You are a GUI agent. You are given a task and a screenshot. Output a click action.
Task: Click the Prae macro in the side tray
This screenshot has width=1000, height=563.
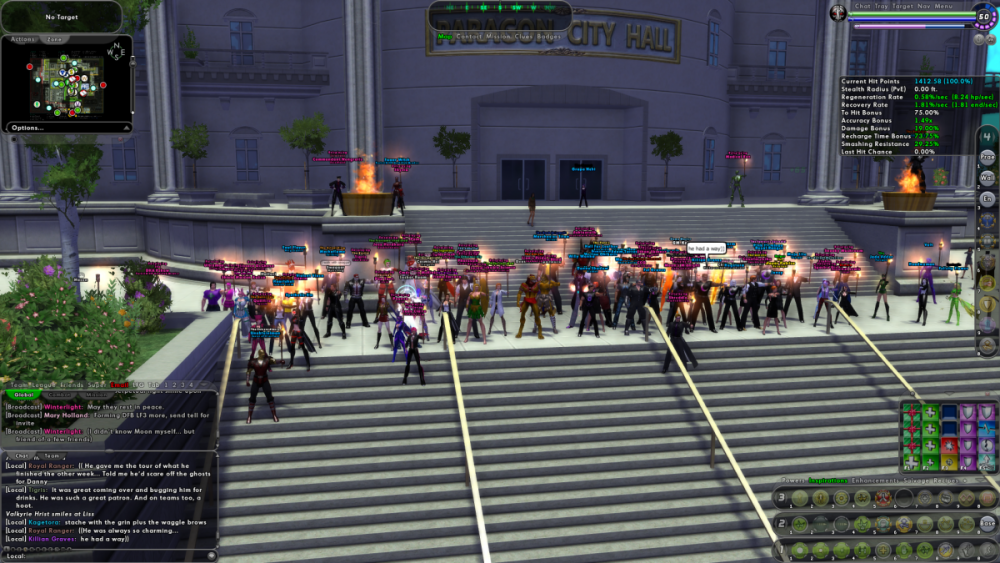987,157
